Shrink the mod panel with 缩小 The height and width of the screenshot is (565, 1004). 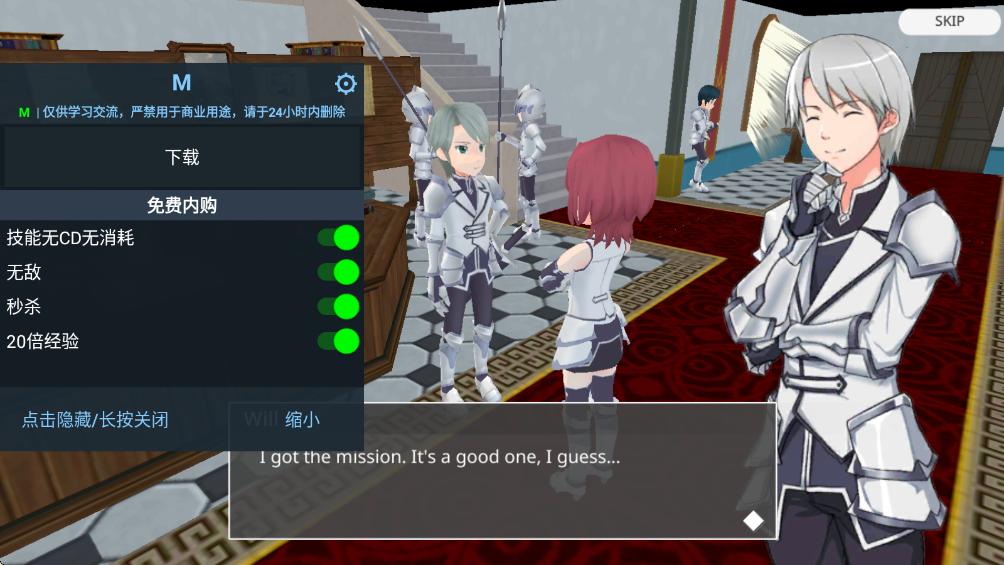coord(302,420)
